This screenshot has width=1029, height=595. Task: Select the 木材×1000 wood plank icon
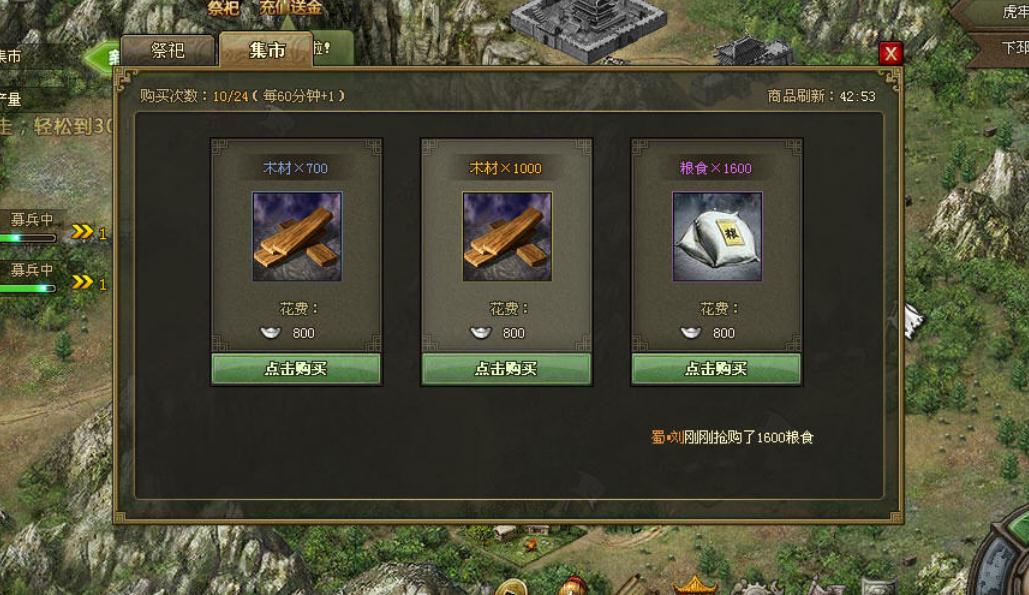tap(506, 236)
